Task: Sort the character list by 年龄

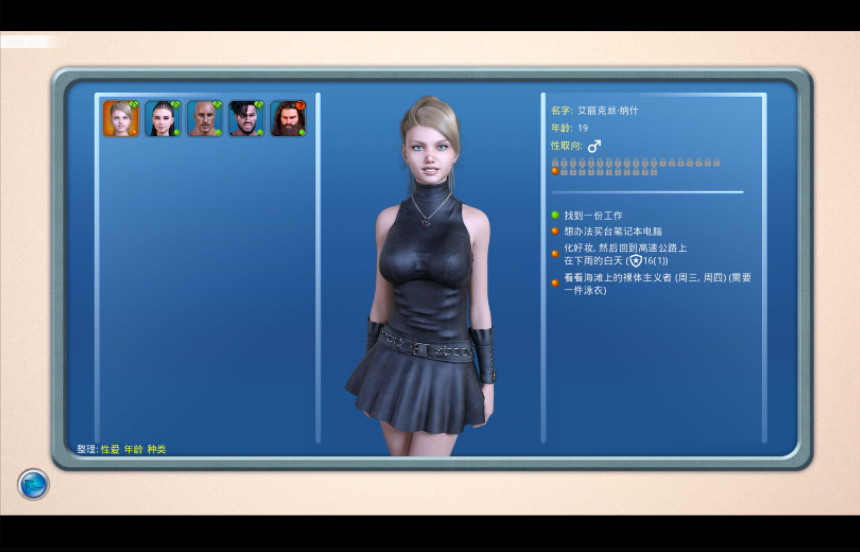Action: pos(133,450)
